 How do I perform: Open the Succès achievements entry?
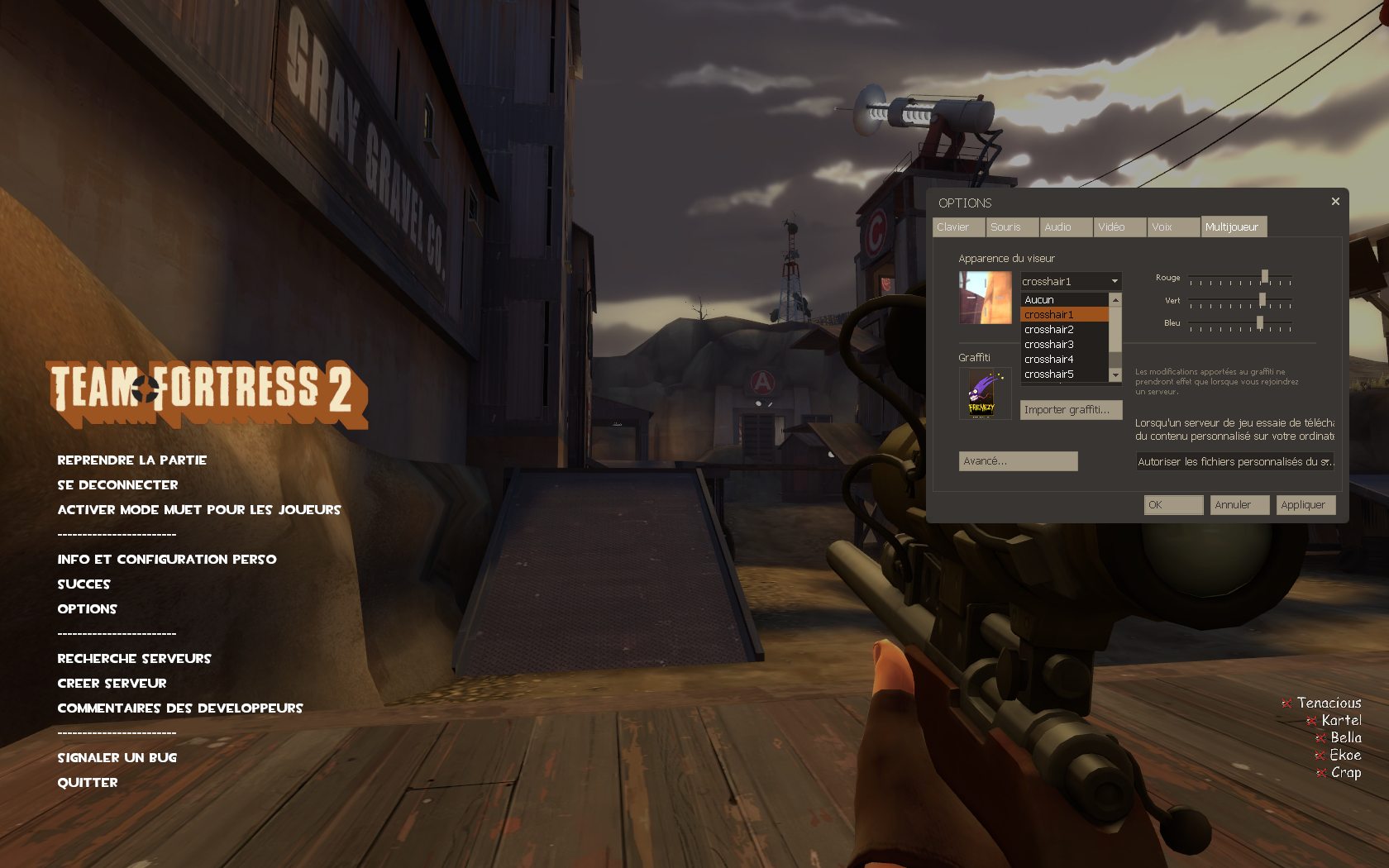pos(84,584)
